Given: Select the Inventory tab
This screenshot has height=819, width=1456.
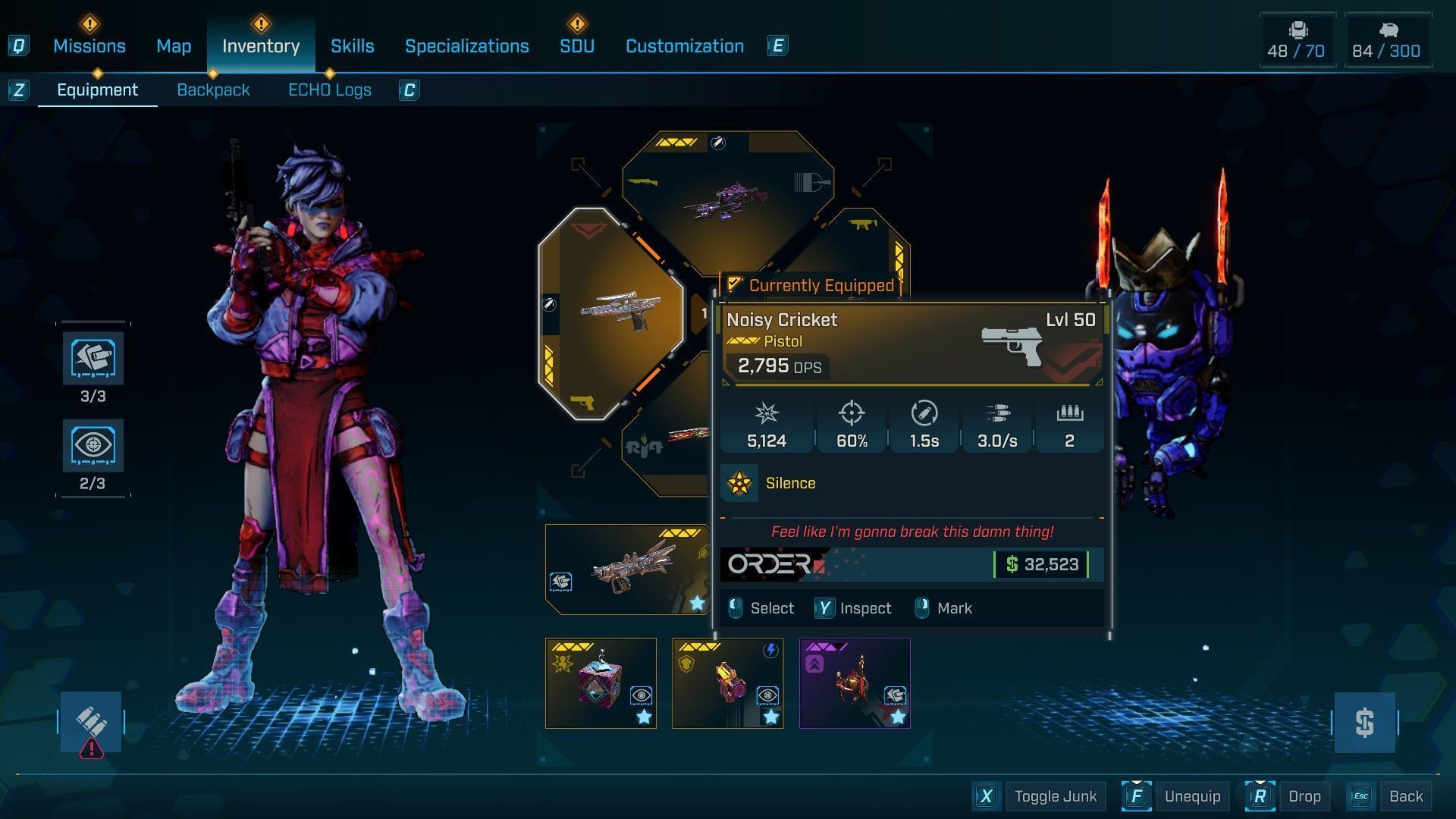Looking at the screenshot, I should coord(260,46).
